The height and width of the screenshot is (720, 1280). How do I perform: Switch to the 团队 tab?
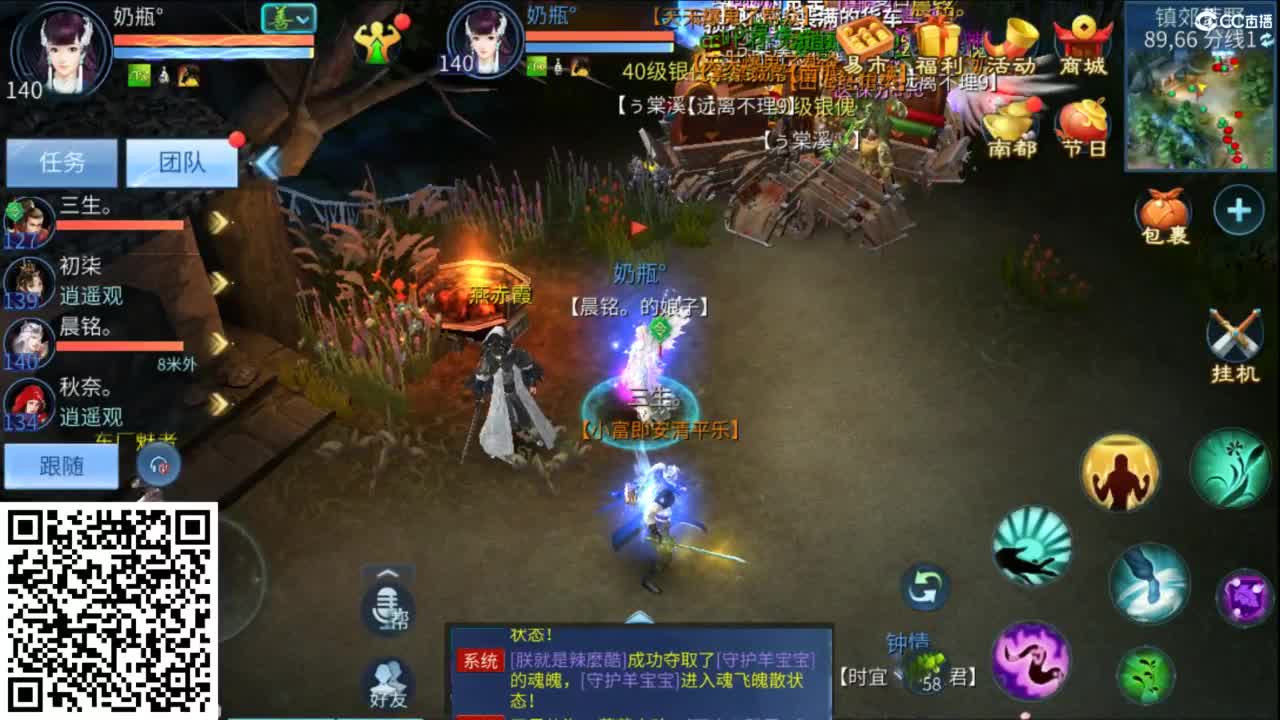tap(183, 162)
